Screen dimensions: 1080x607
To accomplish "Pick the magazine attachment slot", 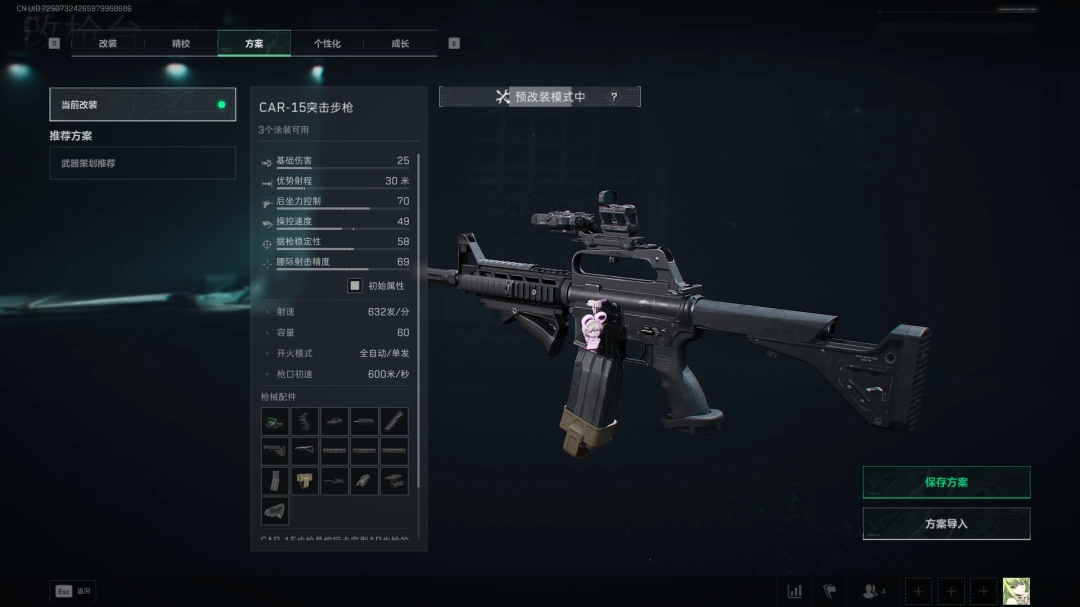I will [x=275, y=481].
